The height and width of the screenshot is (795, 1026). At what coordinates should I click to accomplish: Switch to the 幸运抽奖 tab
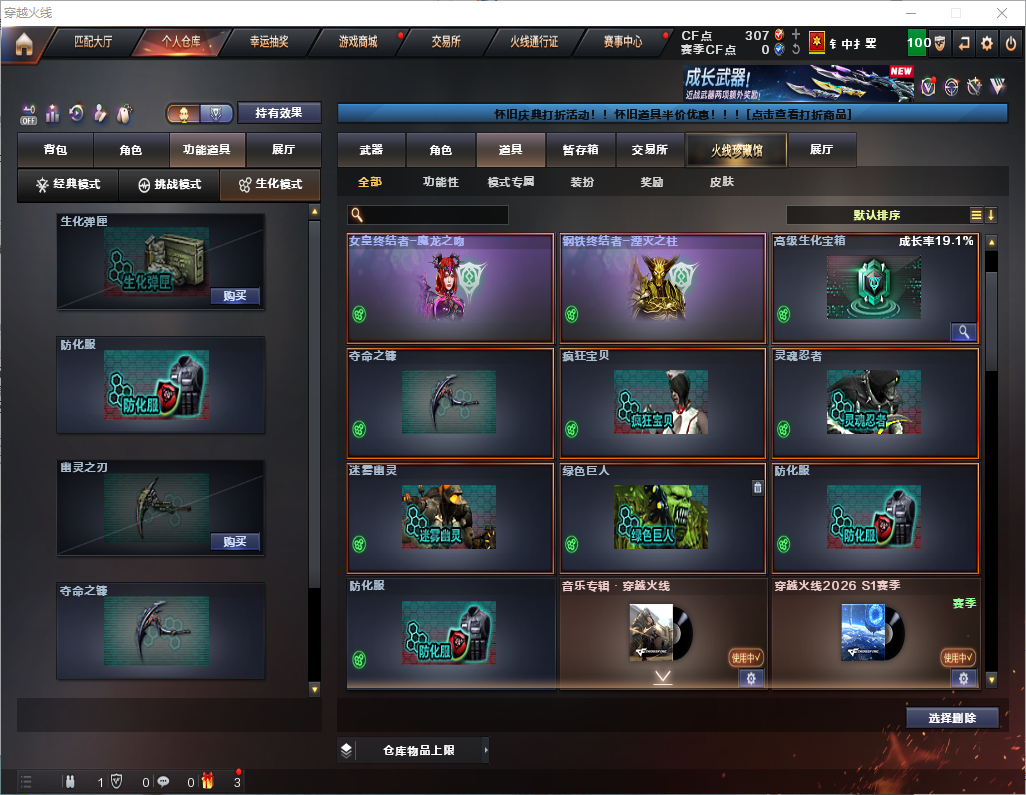click(268, 43)
